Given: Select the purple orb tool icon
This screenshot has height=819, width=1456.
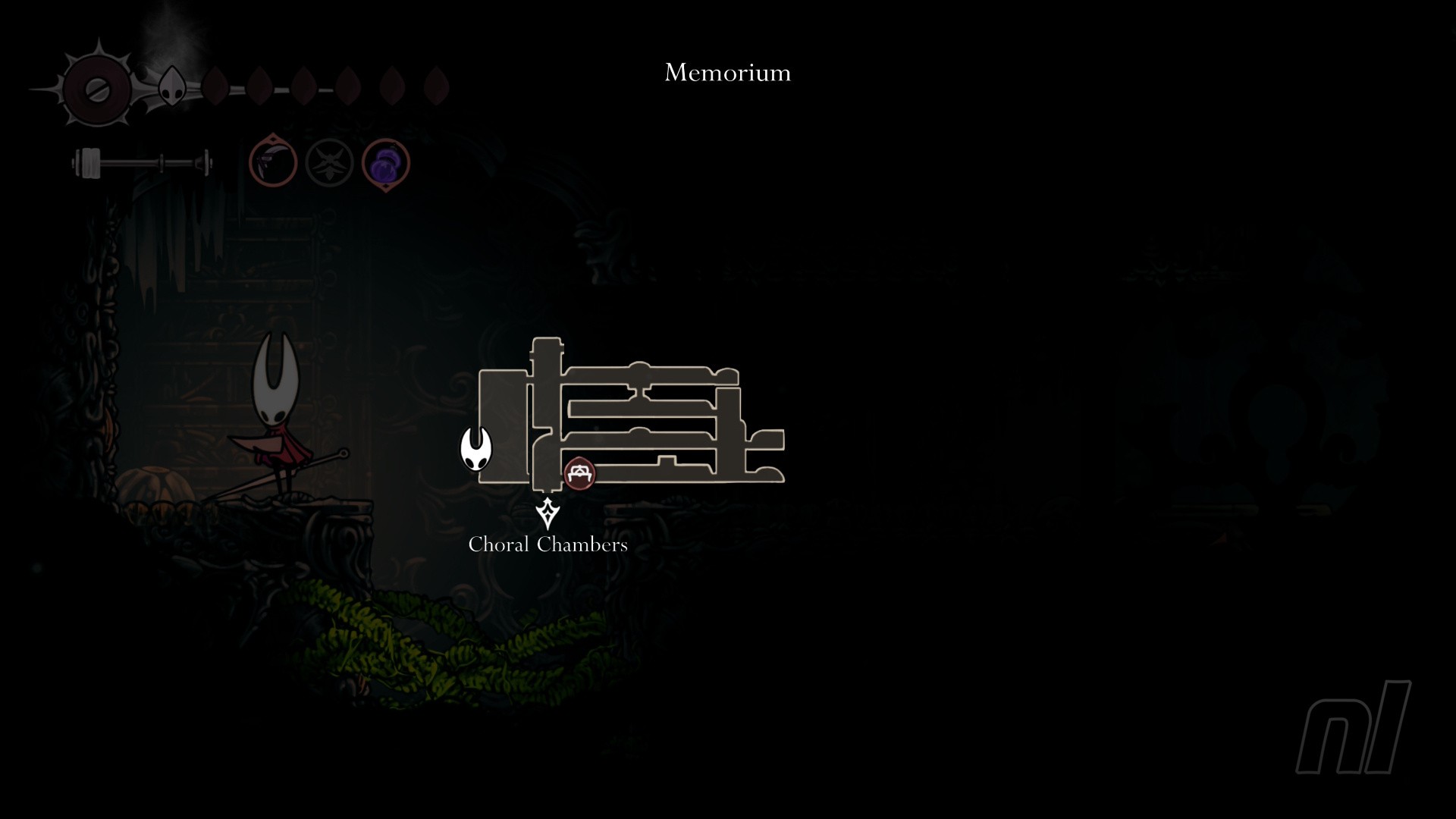Looking at the screenshot, I should tap(386, 163).
